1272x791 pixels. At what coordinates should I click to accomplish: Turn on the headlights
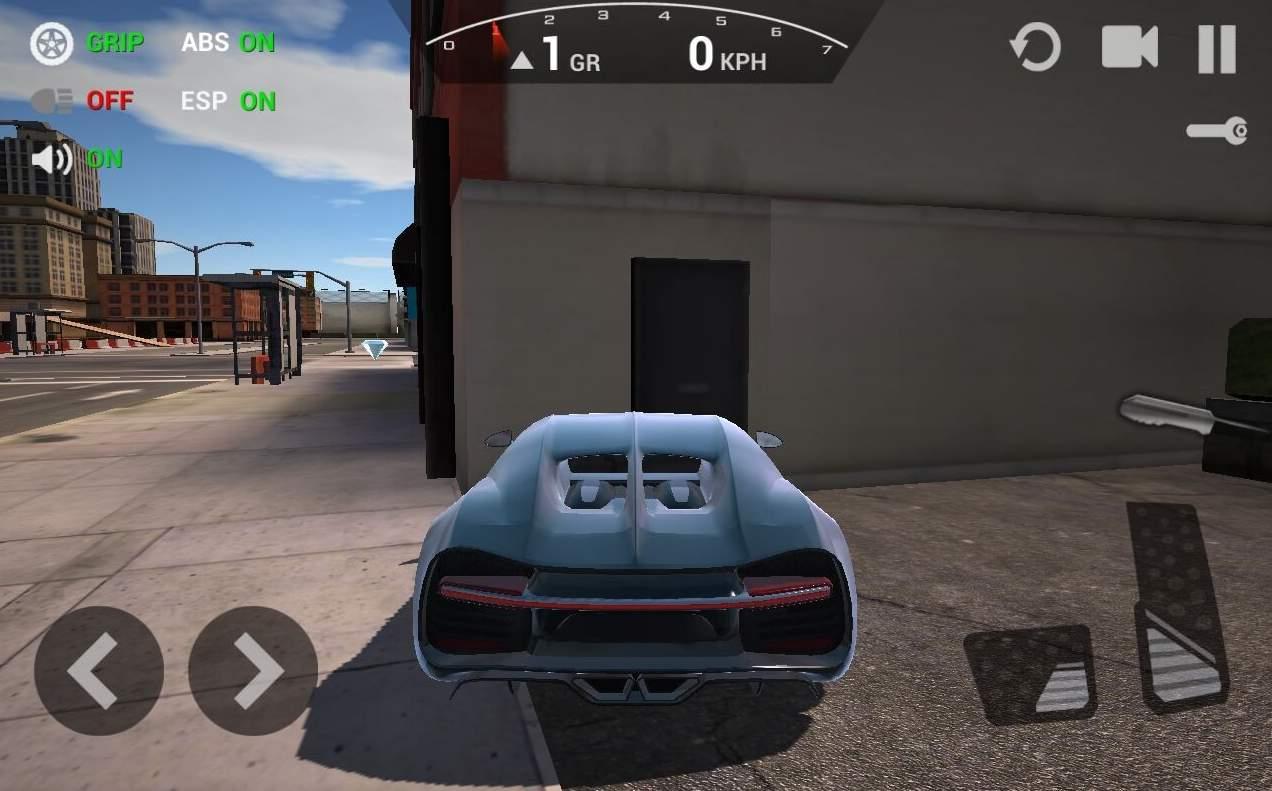(82, 101)
